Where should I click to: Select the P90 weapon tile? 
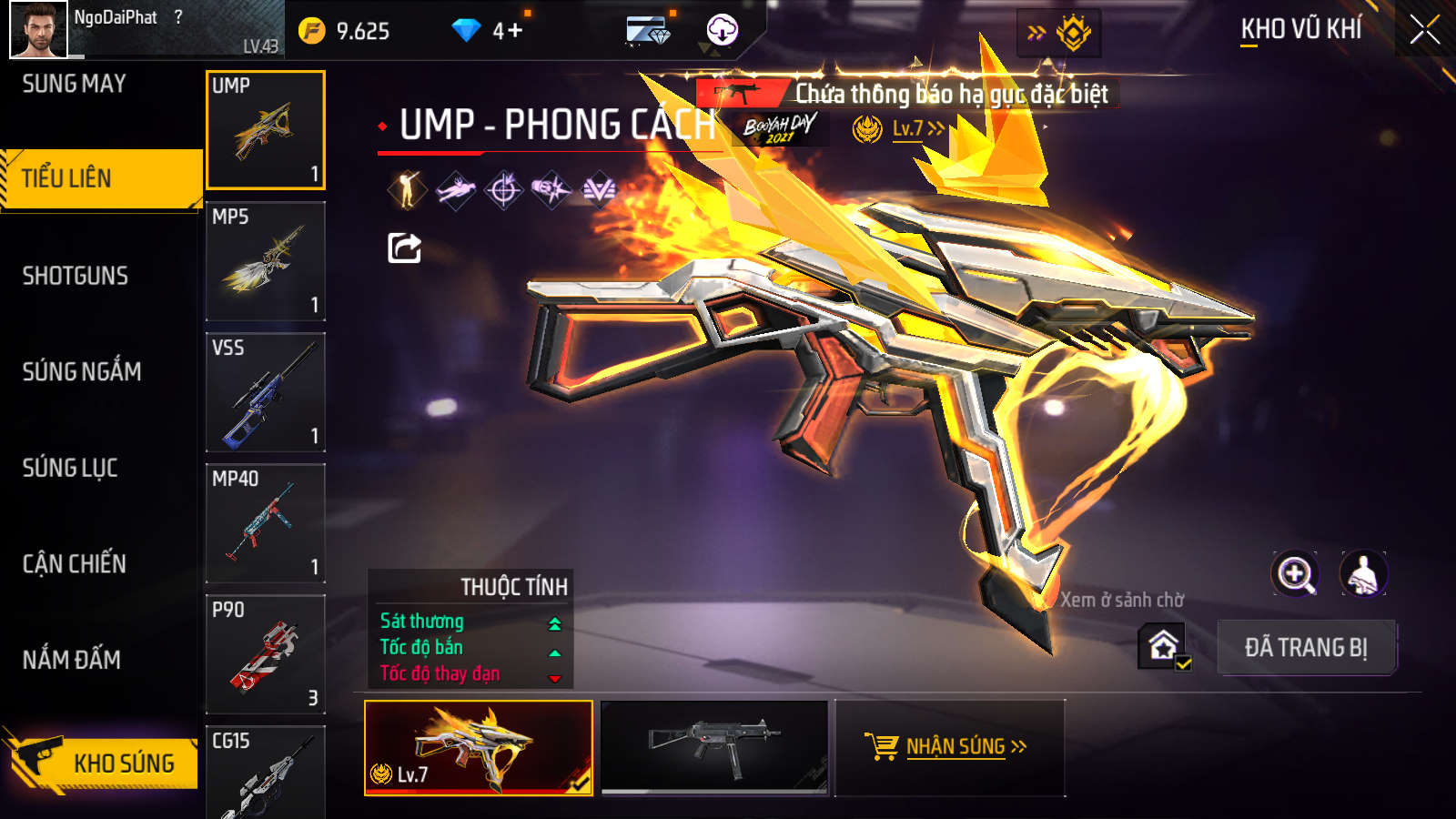click(266, 654)
